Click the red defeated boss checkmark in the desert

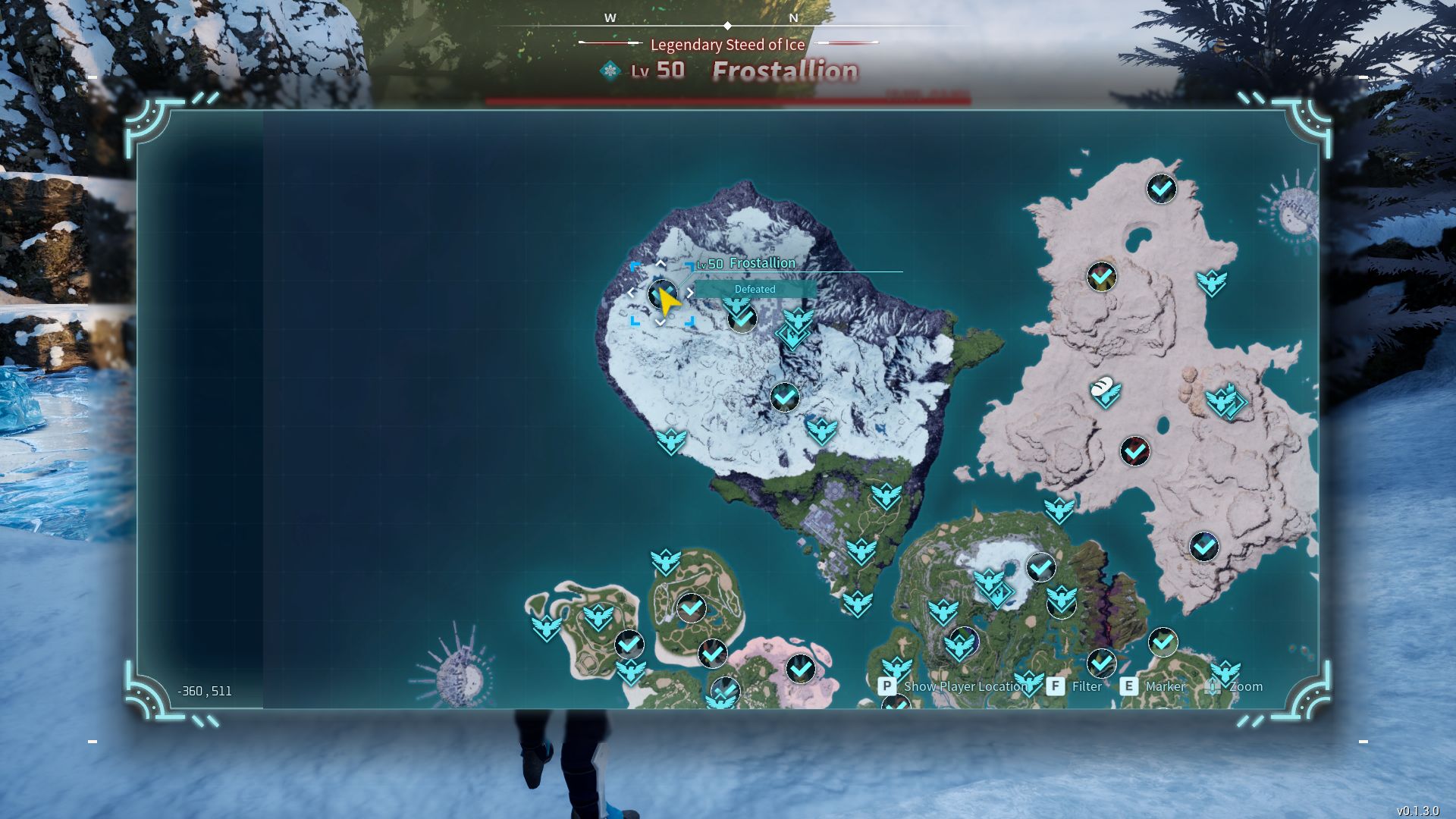(1134, 450)
